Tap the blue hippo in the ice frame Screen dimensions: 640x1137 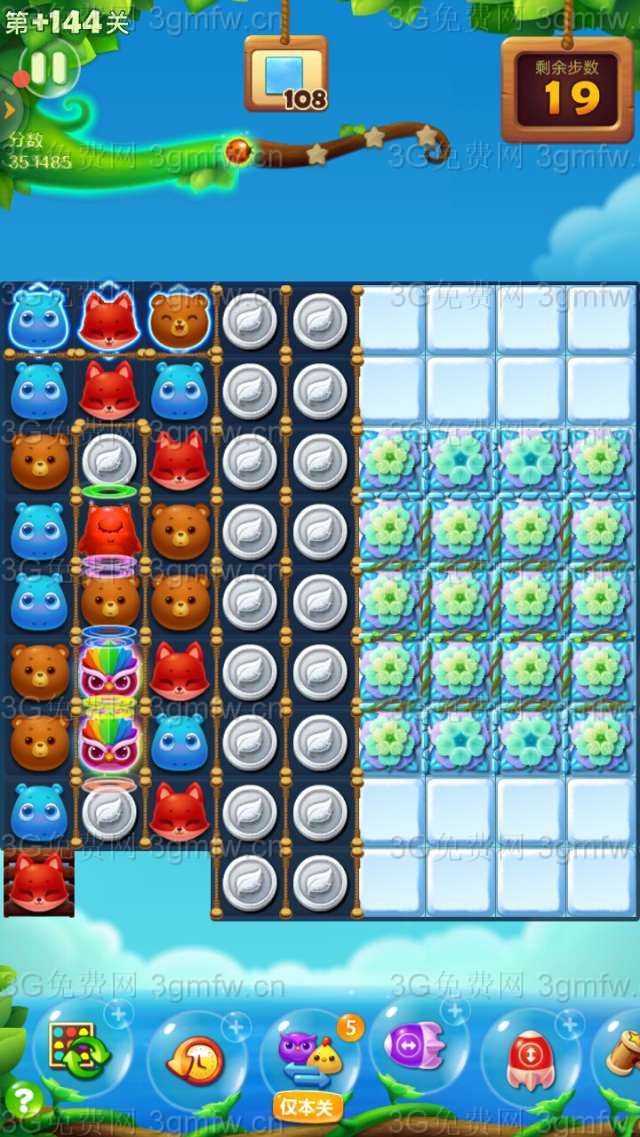tap(39, 320)
